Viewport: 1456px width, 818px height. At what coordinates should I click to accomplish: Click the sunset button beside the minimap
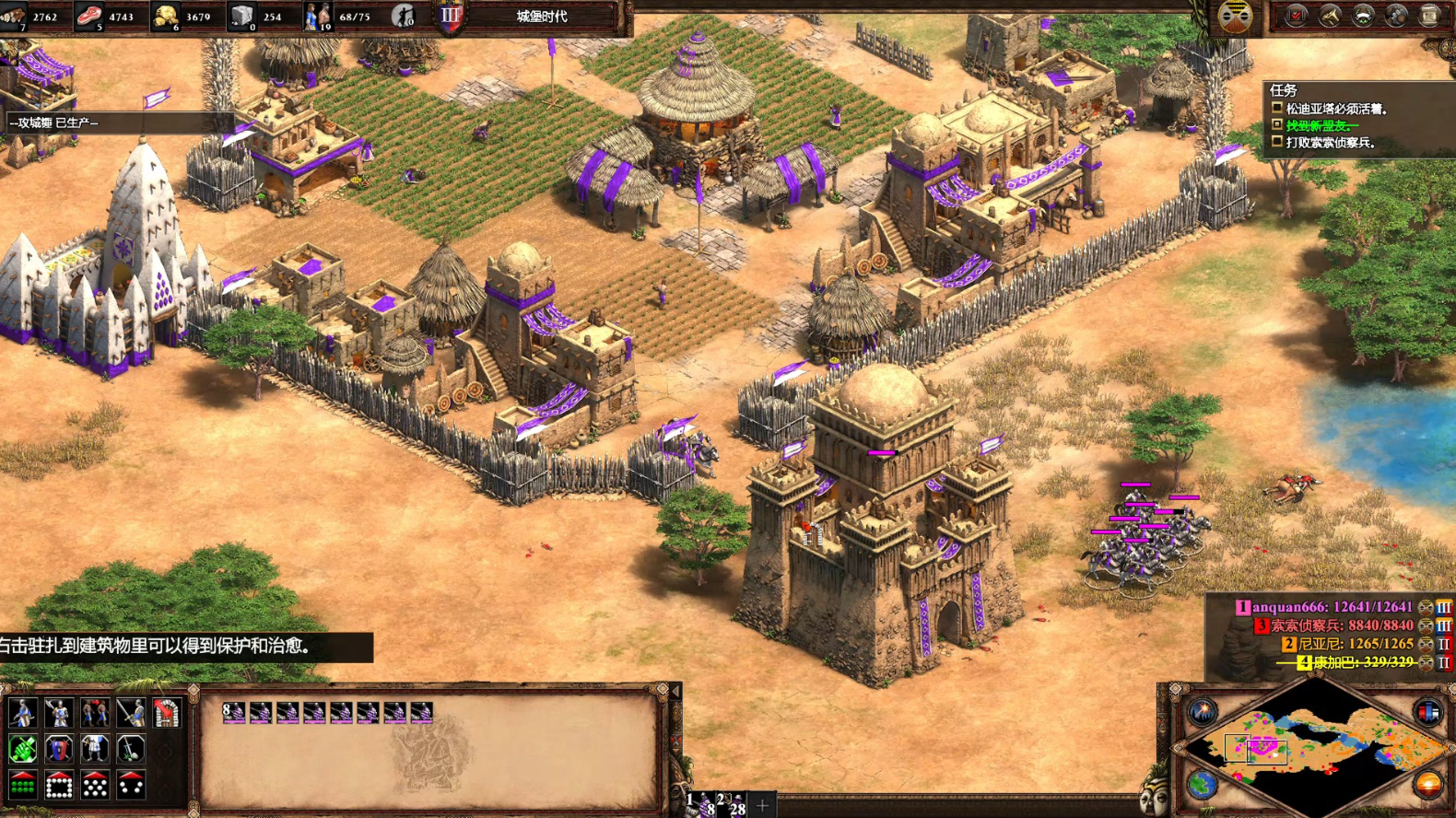coord(1427,785)
